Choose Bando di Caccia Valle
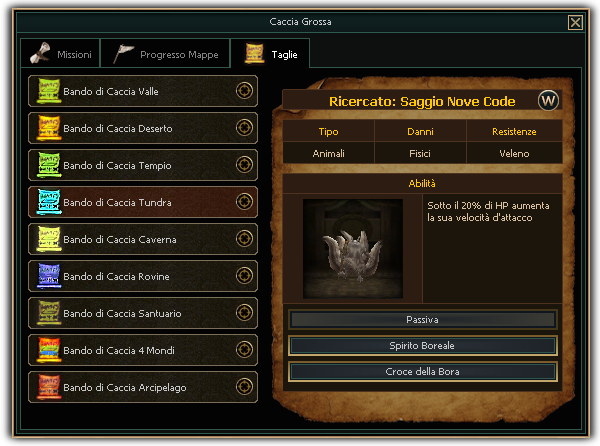600x446 pixels. point(142,91)
